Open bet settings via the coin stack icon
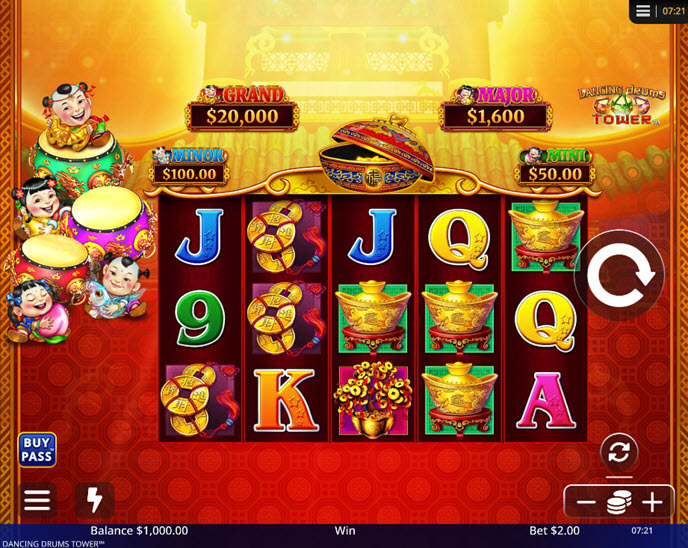Viewport: 688px width, 548px height. coord(619,502)
